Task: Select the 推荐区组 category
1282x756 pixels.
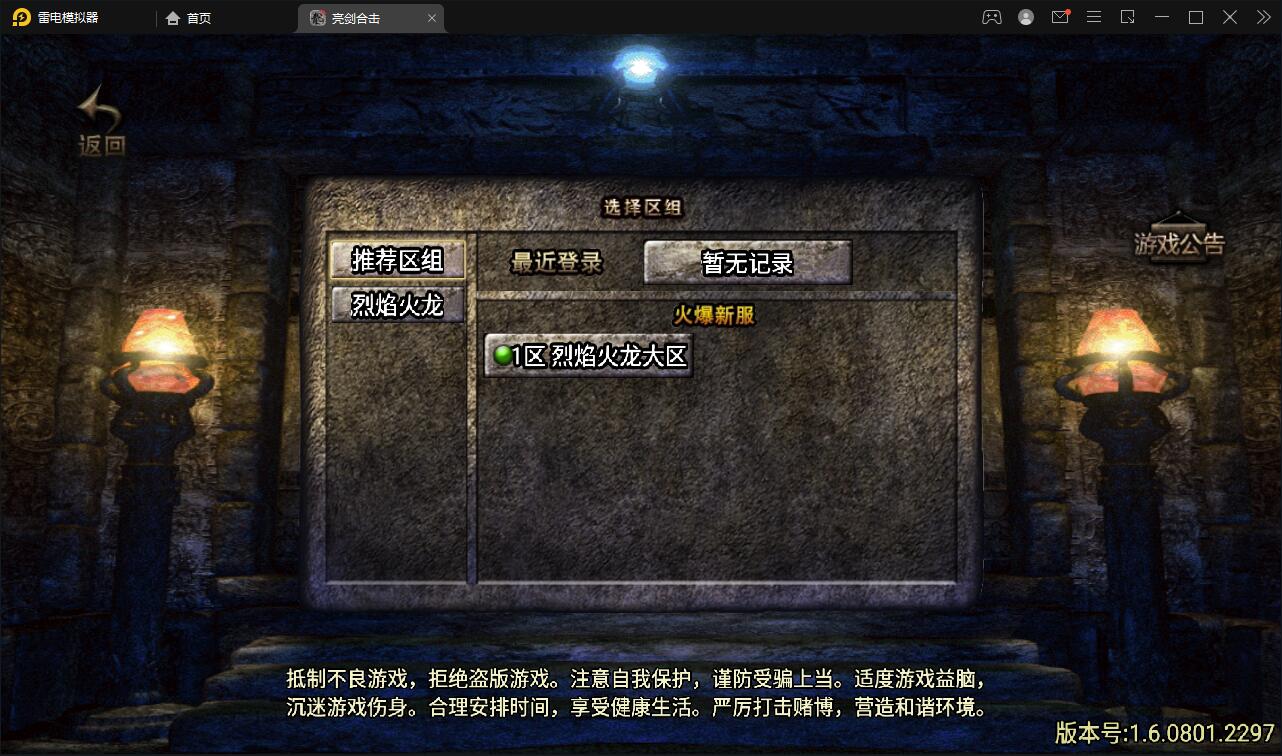Action: pos(397,258)
